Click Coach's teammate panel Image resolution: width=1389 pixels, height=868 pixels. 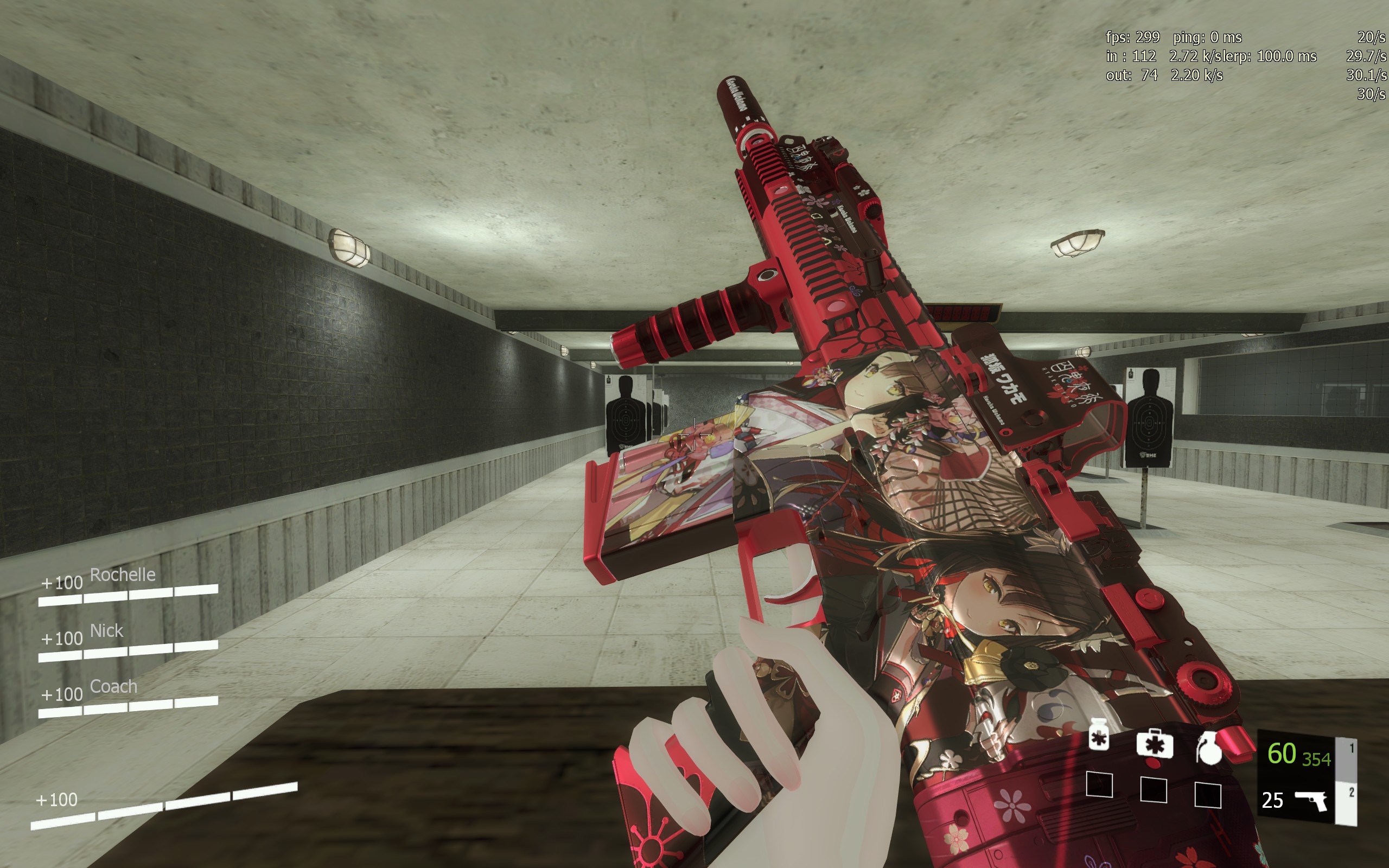[128, 698]
